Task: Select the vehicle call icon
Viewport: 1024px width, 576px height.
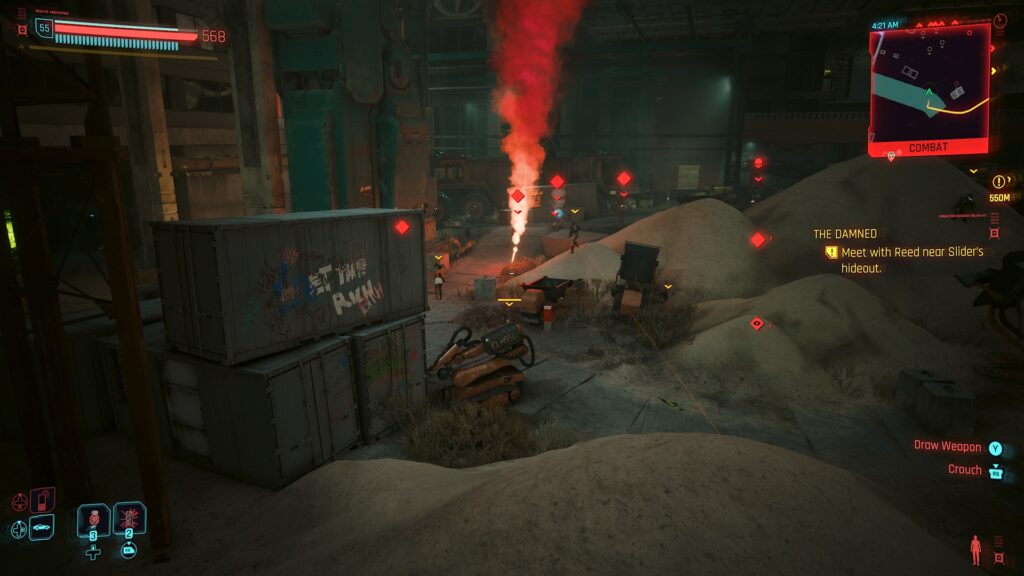Action: [x=41, y=527]
